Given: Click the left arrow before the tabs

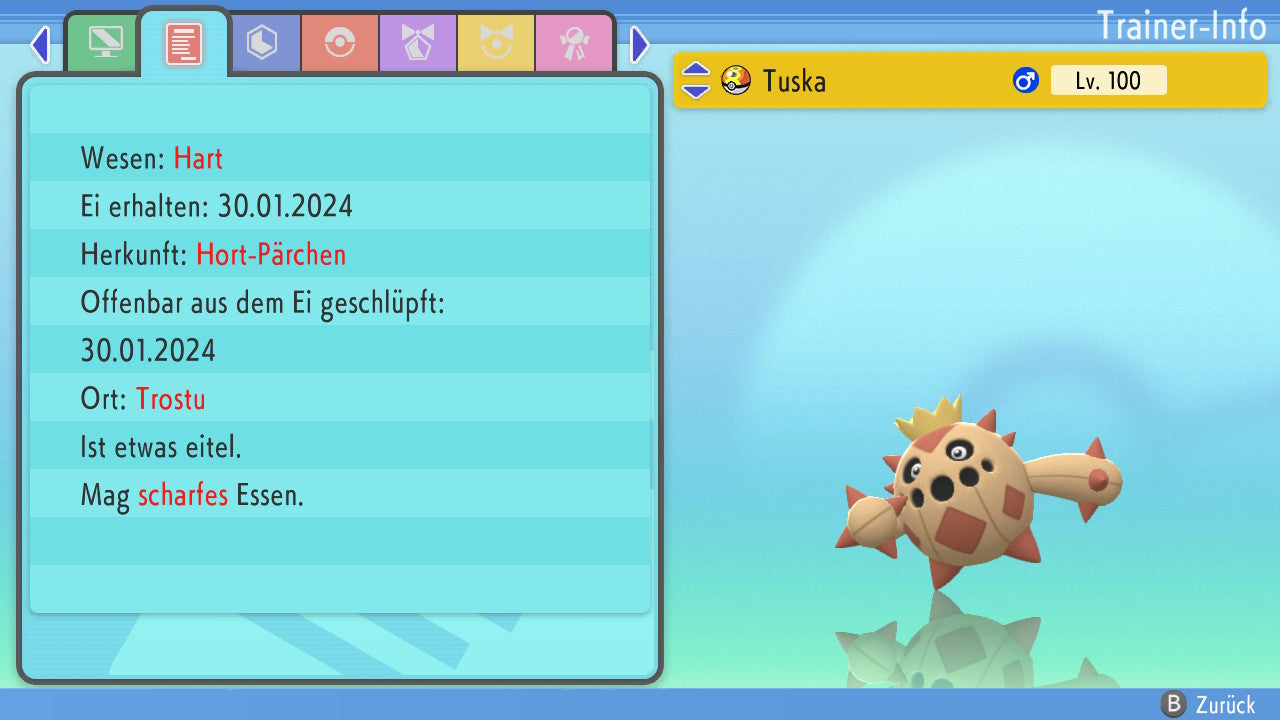Looking at the screenshot, I should (40, 44).
